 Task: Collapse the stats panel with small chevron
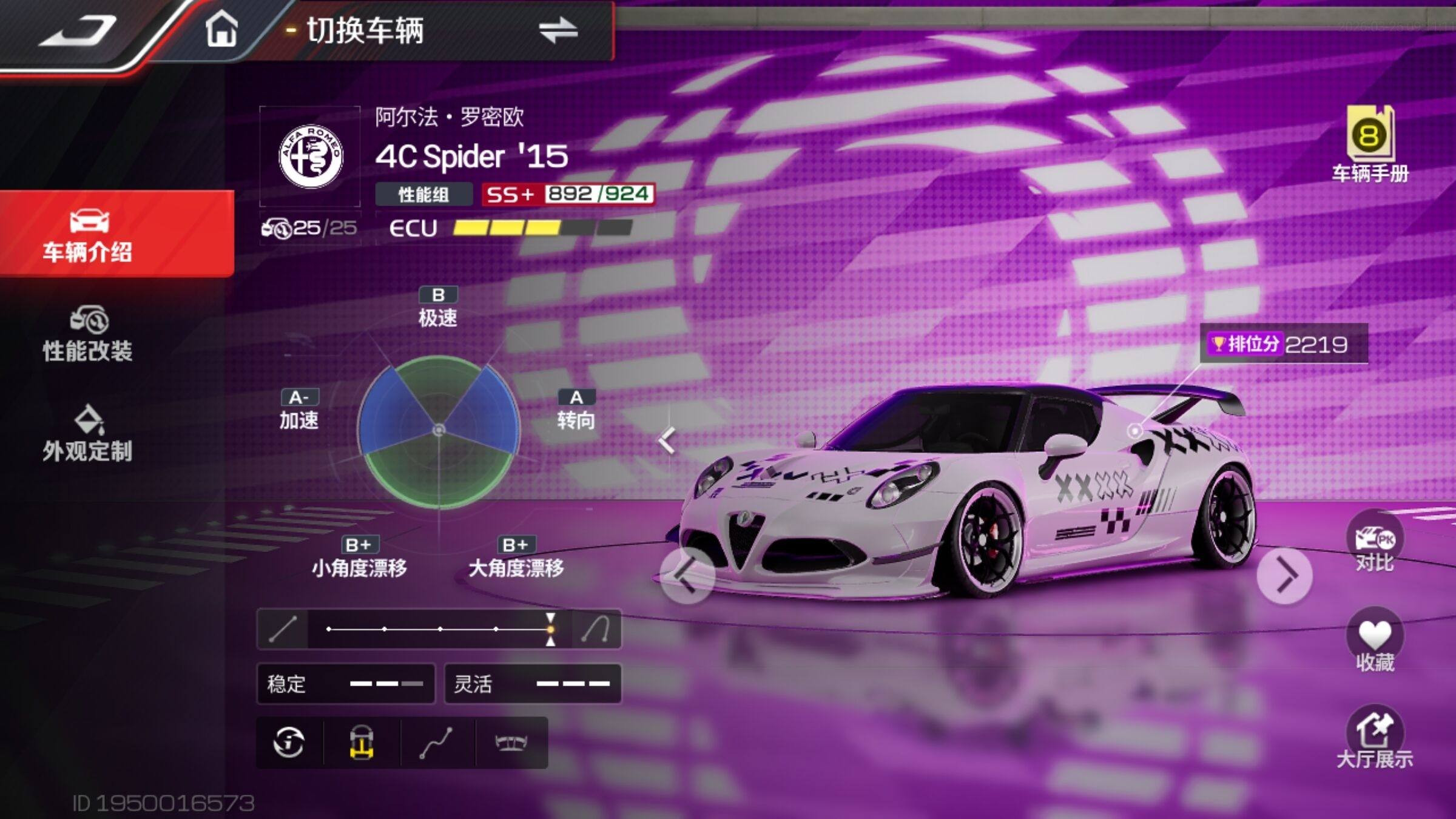[x=667, y=440]
